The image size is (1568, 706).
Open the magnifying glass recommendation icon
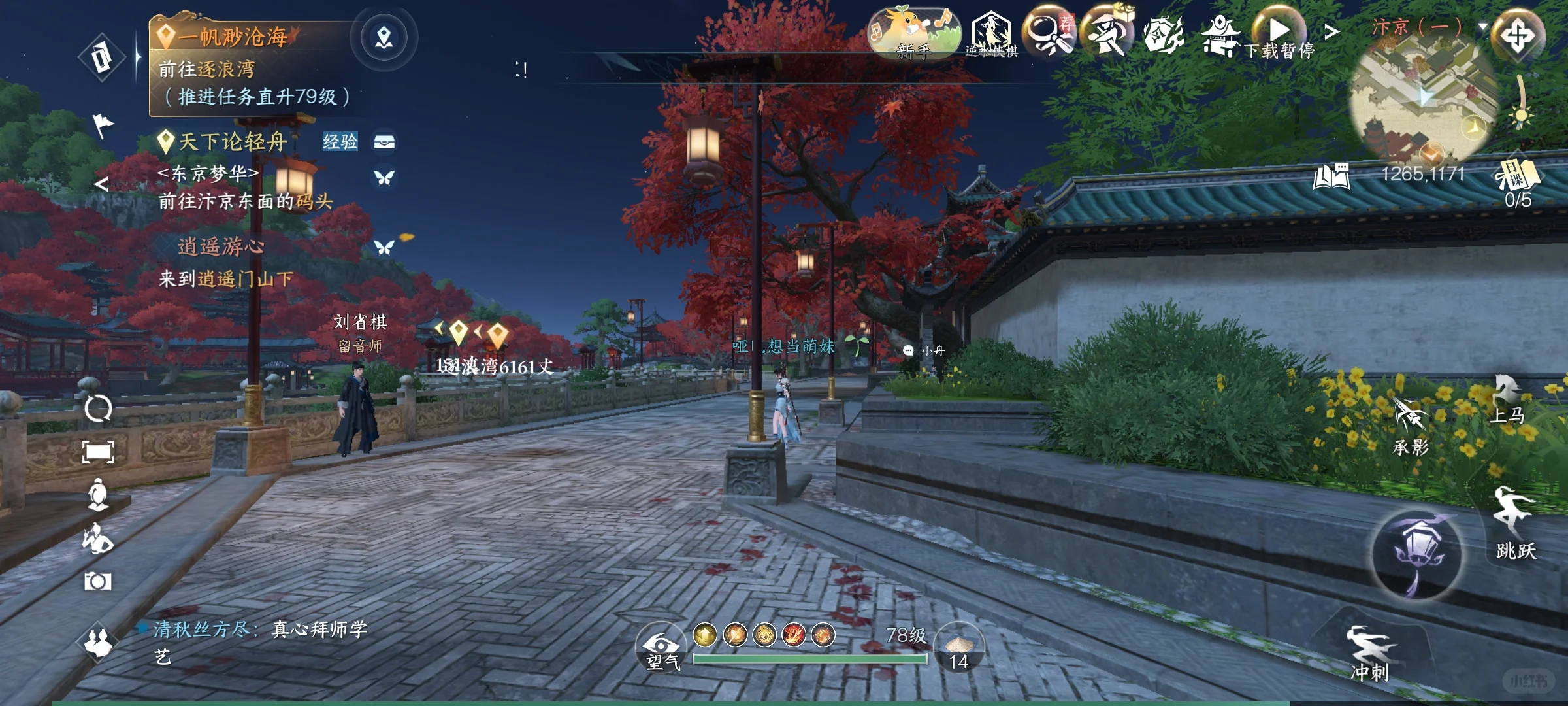point(1048,34)
